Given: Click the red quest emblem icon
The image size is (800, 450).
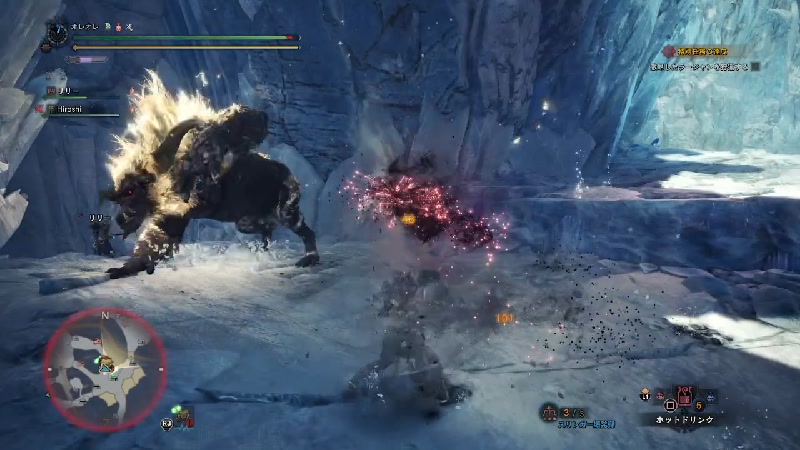Looking at the screenshot, I should [669, 50].
